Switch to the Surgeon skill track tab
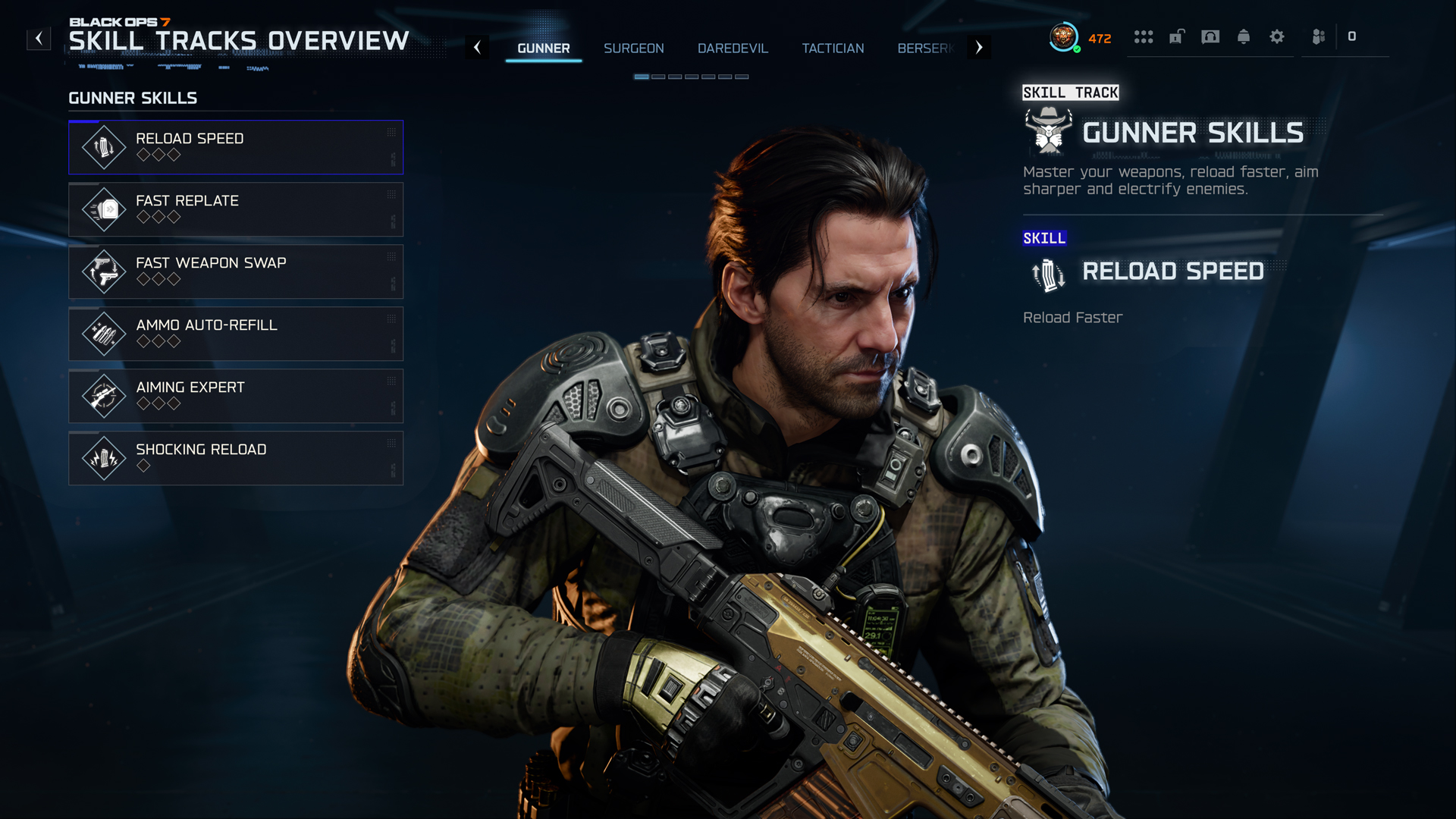Screen dimensions: 1456x819 click(634, 48)
